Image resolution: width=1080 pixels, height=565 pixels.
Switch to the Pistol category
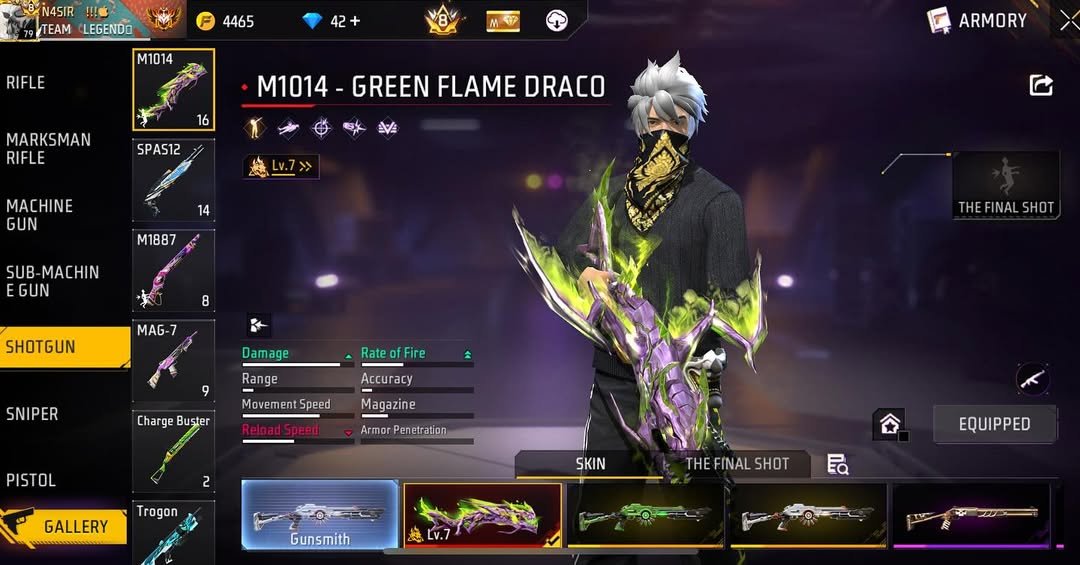tap(31, 481)
